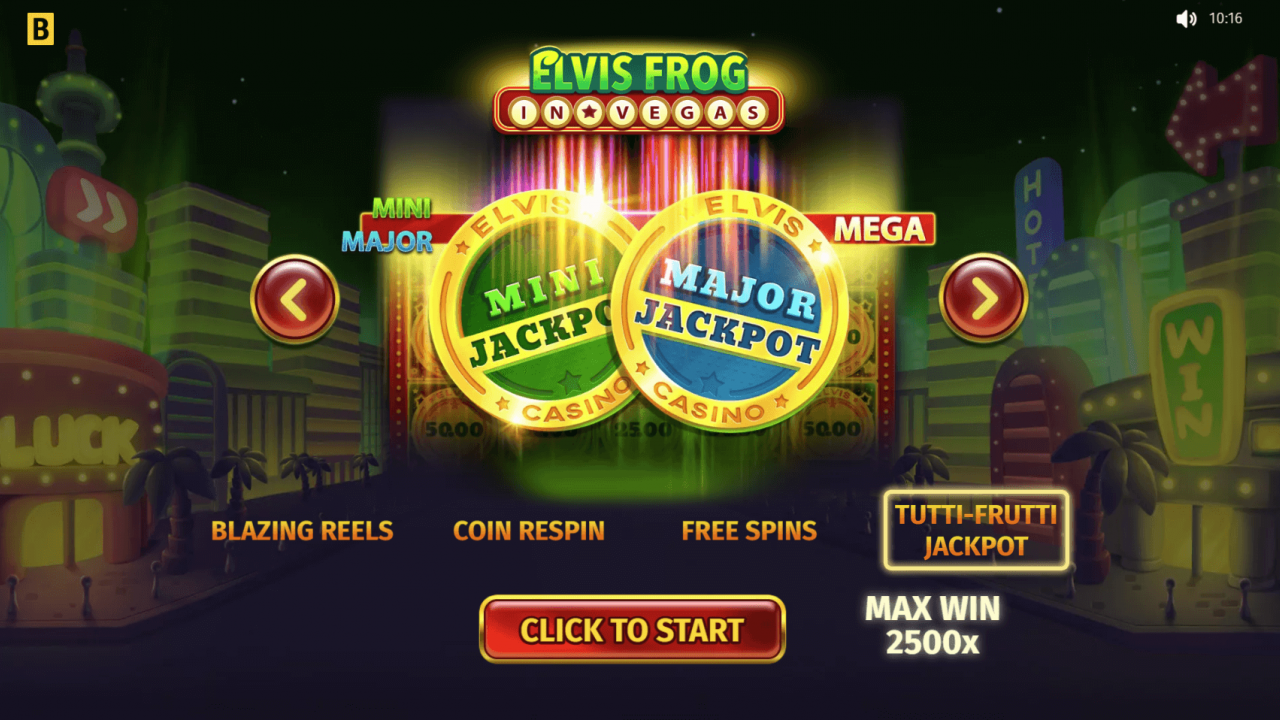Mute the game sound via speaker icon
The width and height of the screenshot is (1280, 720).
click(1184, 17)
